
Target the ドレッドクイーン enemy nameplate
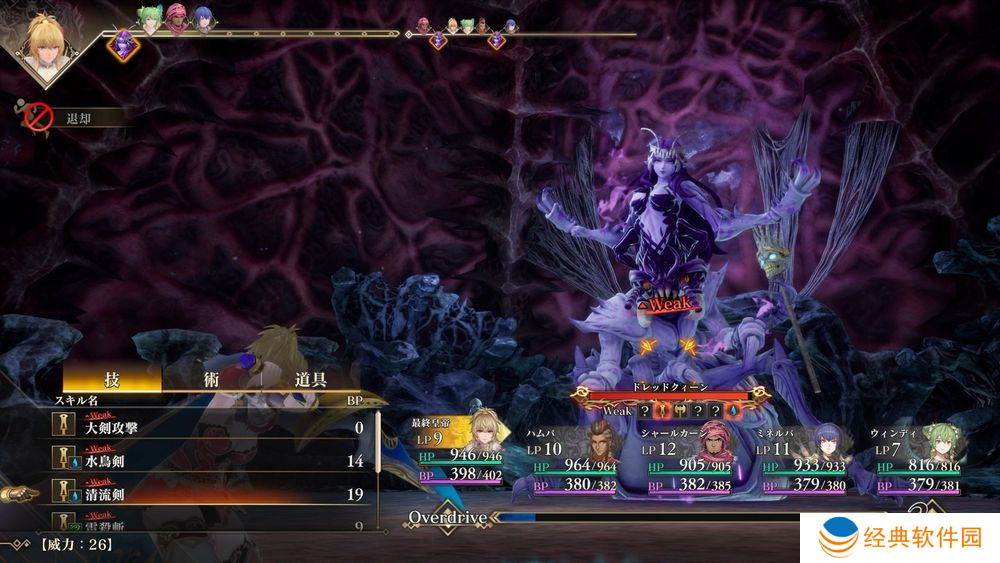pos(671,386)
